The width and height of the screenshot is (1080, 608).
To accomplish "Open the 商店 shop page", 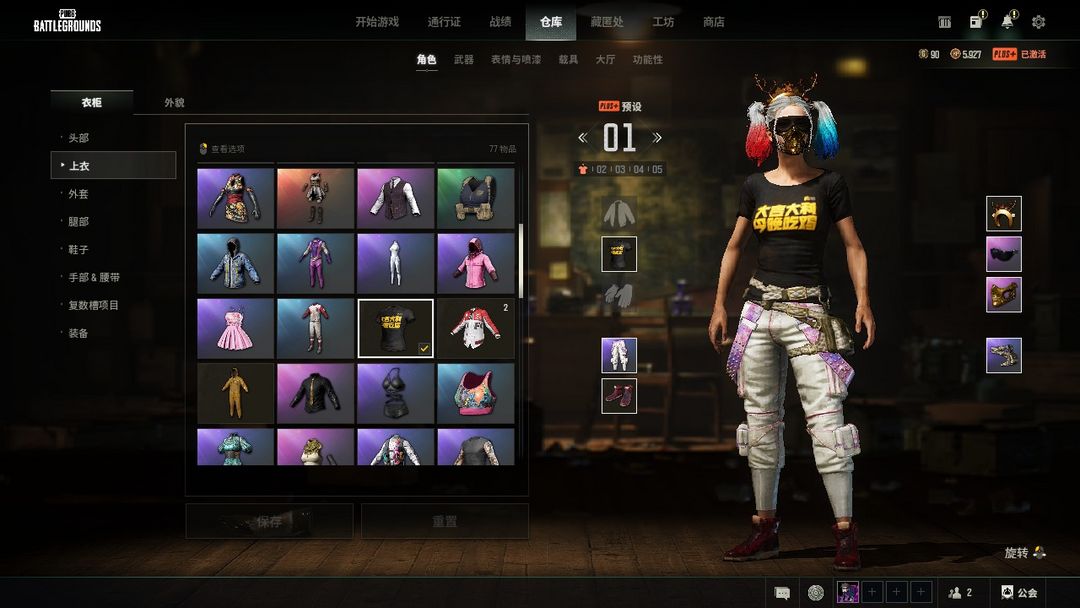I will pos(714,22).
